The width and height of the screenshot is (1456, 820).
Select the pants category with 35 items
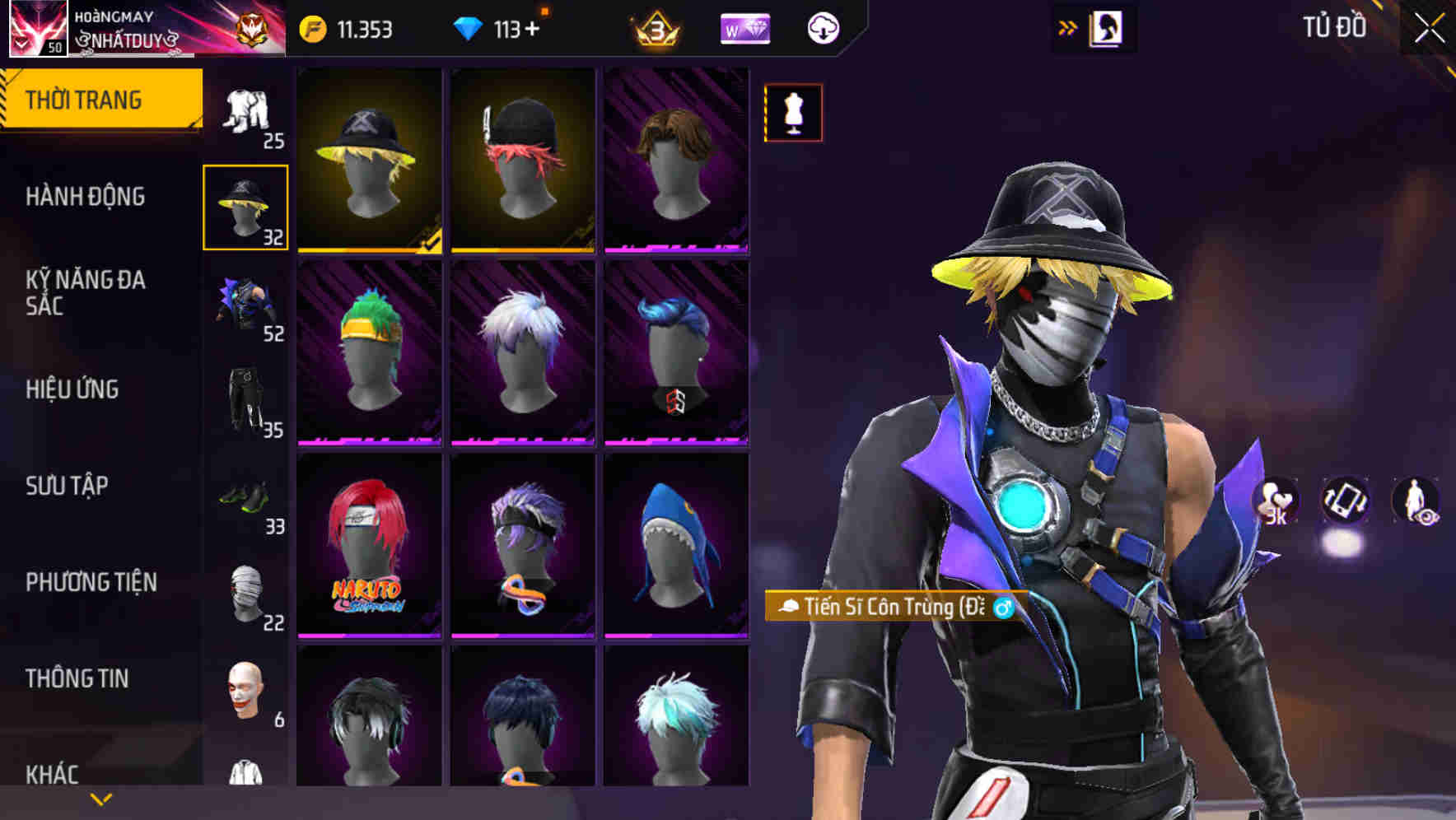[245, 399]
